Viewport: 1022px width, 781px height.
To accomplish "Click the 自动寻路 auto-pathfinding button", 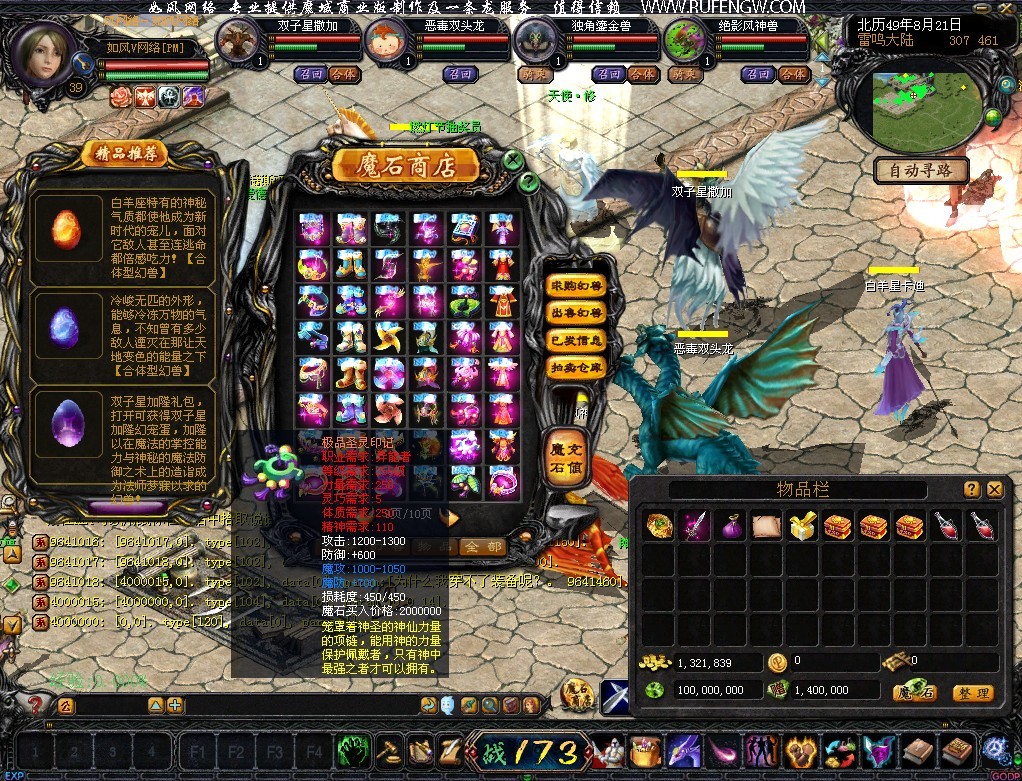I will tap(921, 170).
